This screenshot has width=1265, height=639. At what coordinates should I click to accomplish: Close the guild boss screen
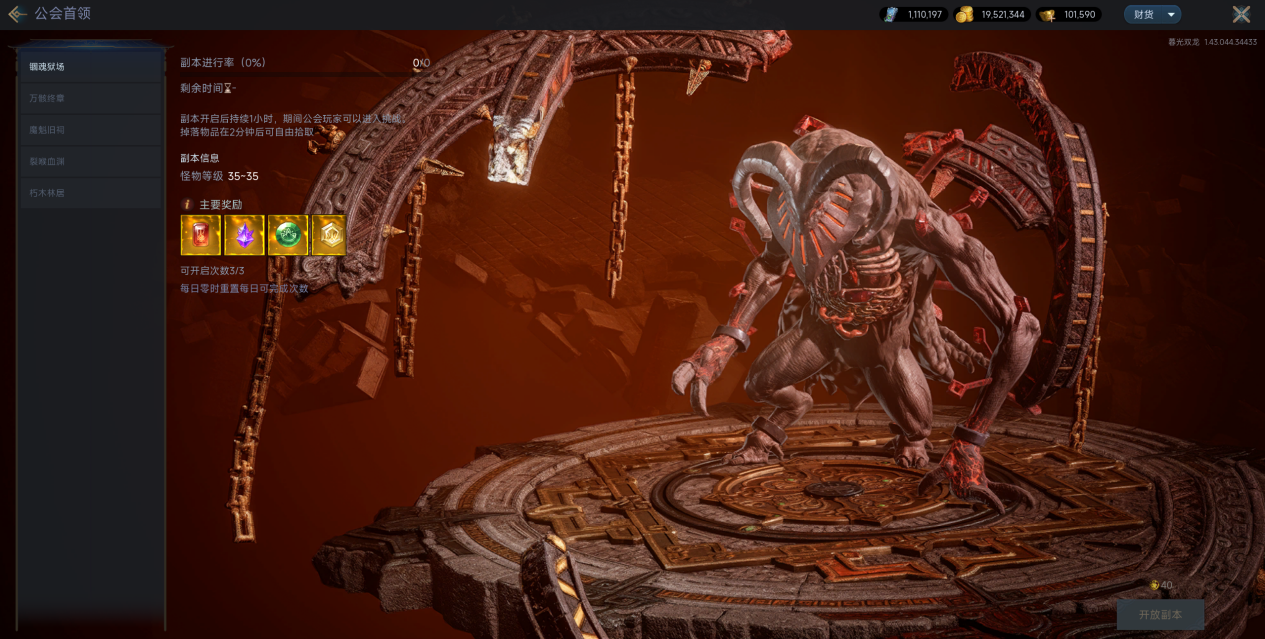pyautogui.click(x=1241, y=14)
